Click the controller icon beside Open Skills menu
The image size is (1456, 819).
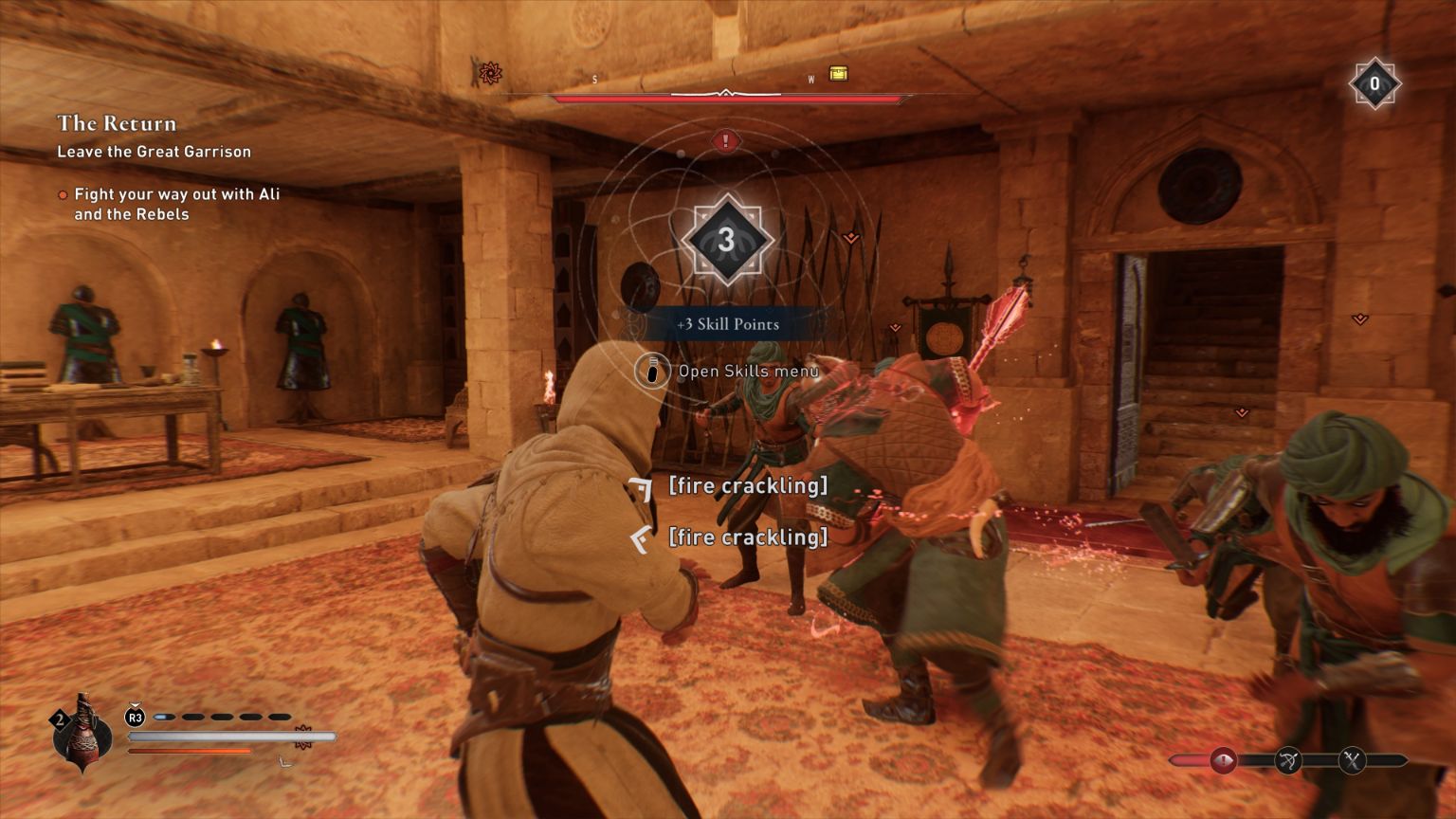point(652,372)
